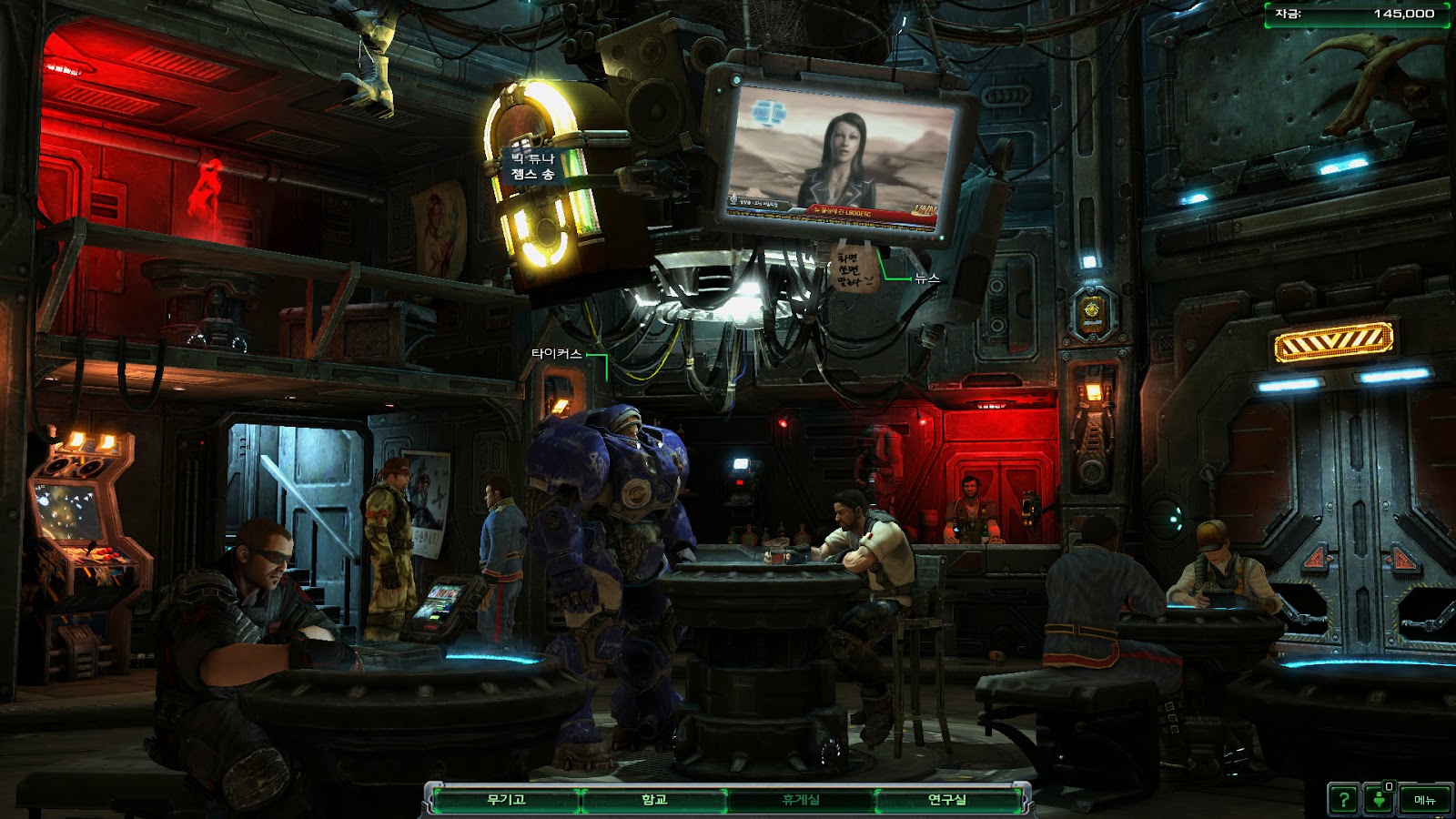Open the 메뉴 (Menu) button

click(x=1424, y=800)
